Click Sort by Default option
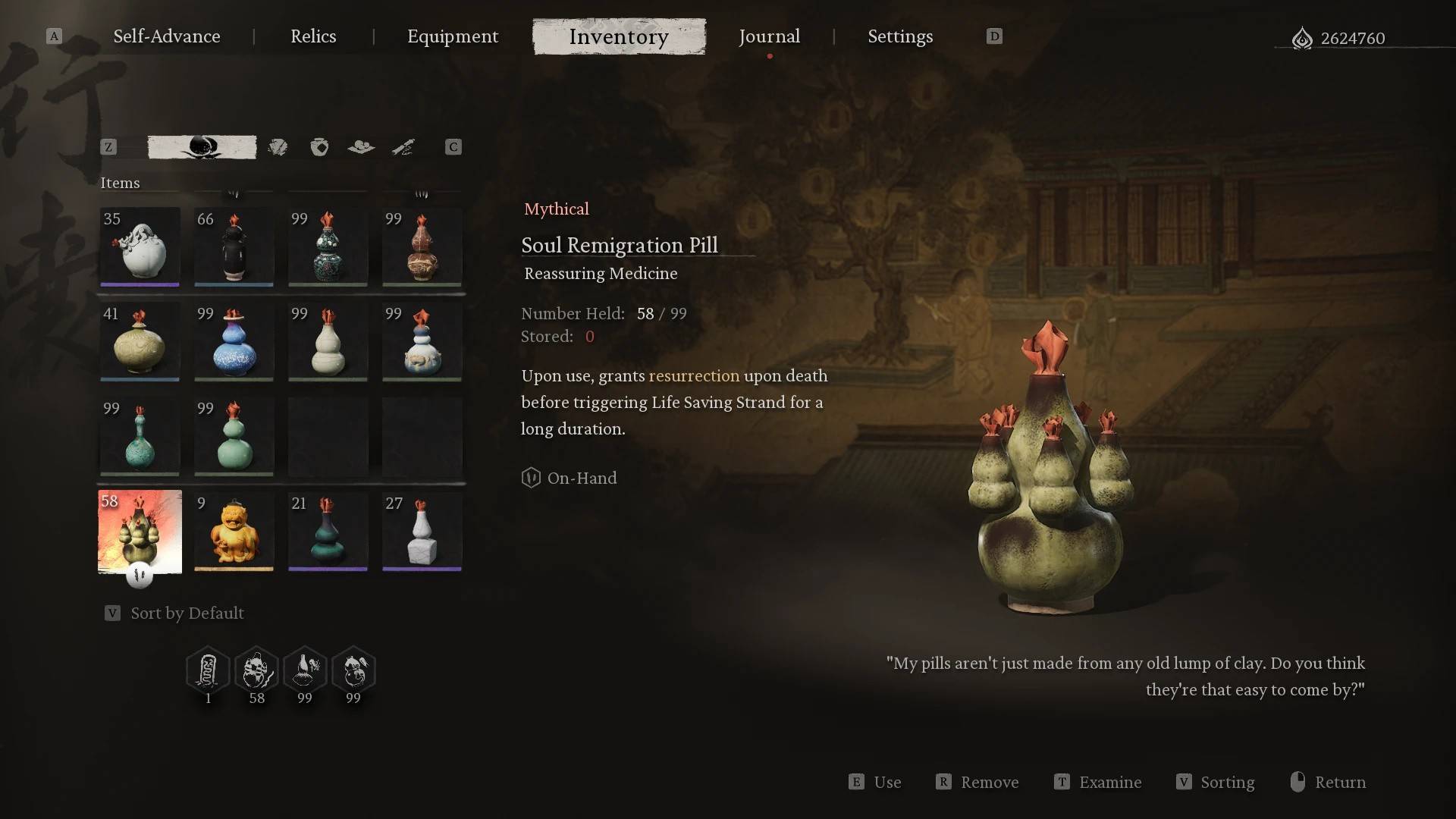The image size is (1456, 819). coord(187,613)
